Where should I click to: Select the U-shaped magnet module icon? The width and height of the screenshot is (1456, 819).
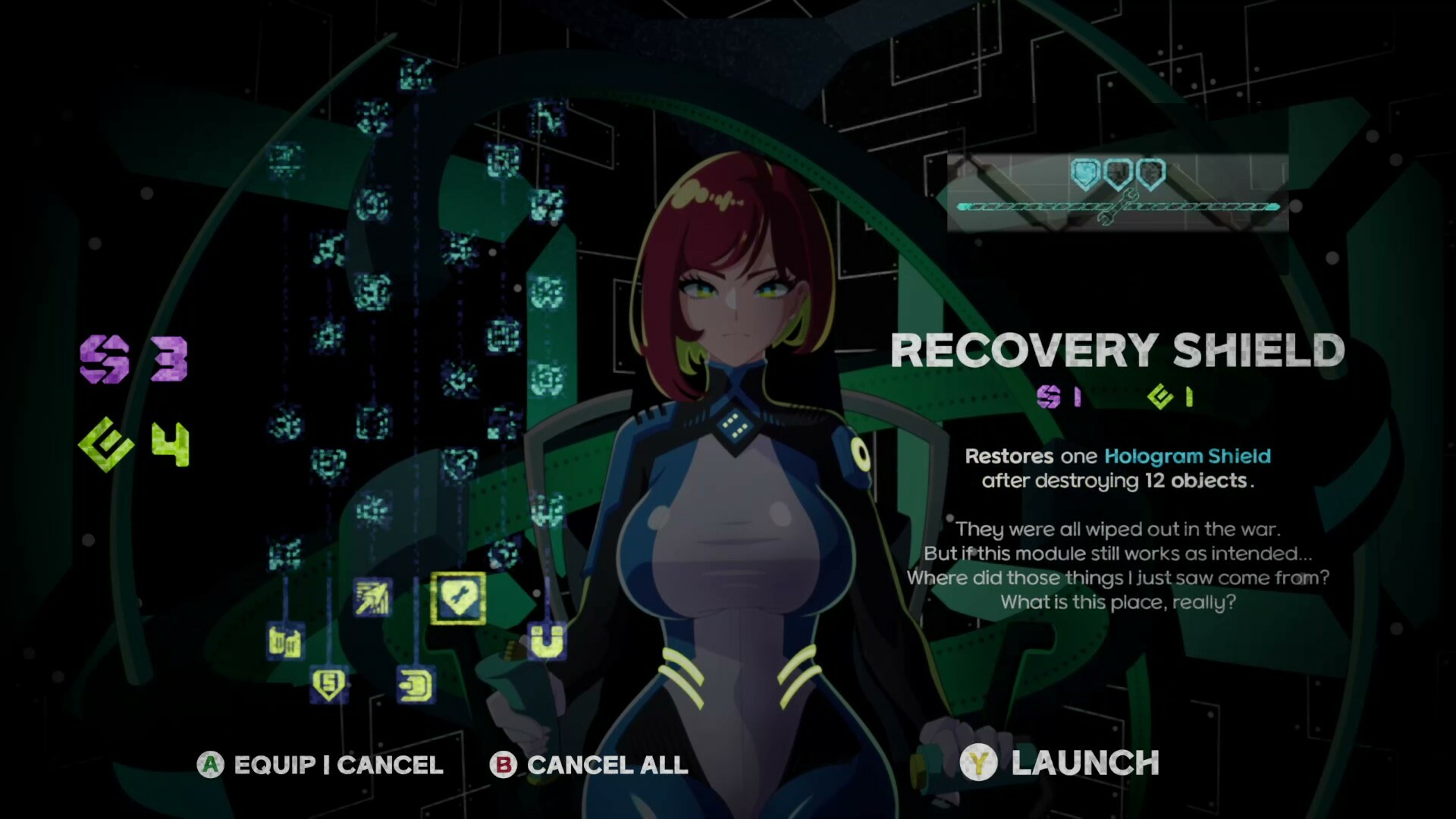548,642
